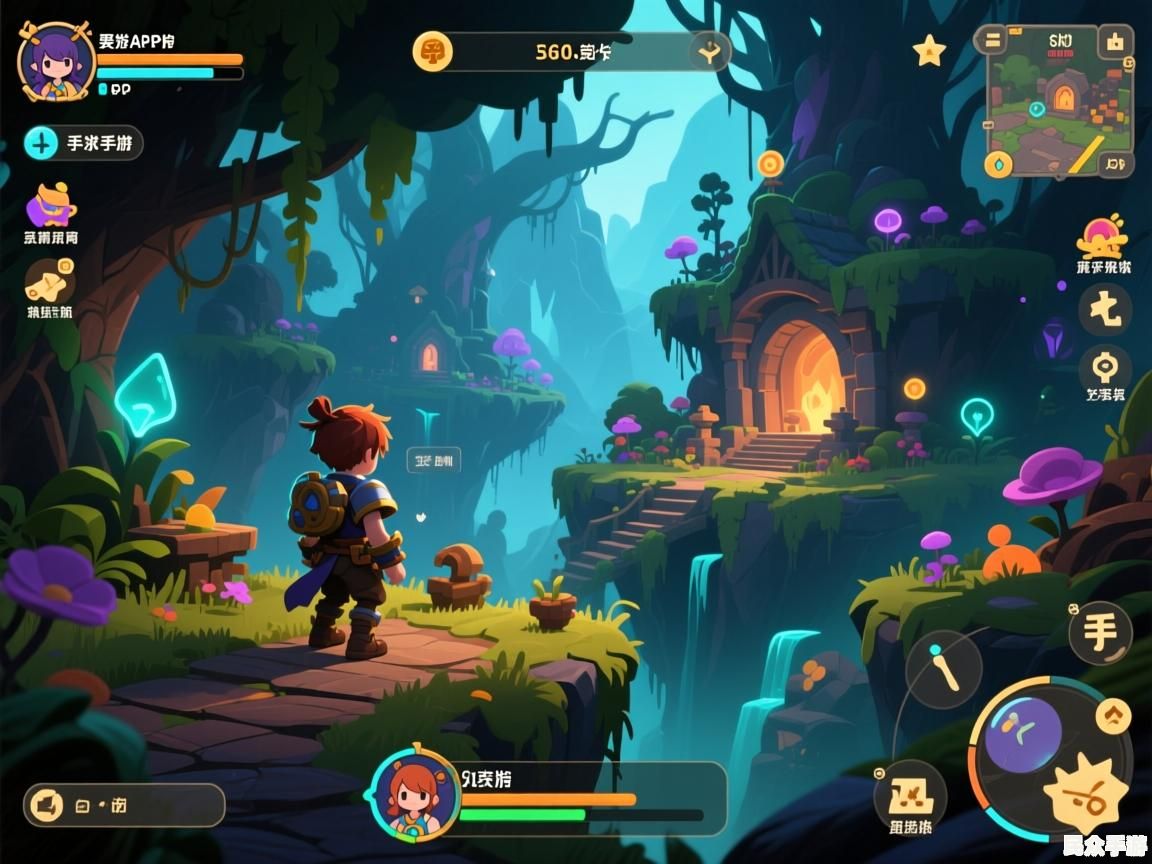Tap the minimap's orange gem button
Screen dimensions: 1152x864
pos(998,165)
